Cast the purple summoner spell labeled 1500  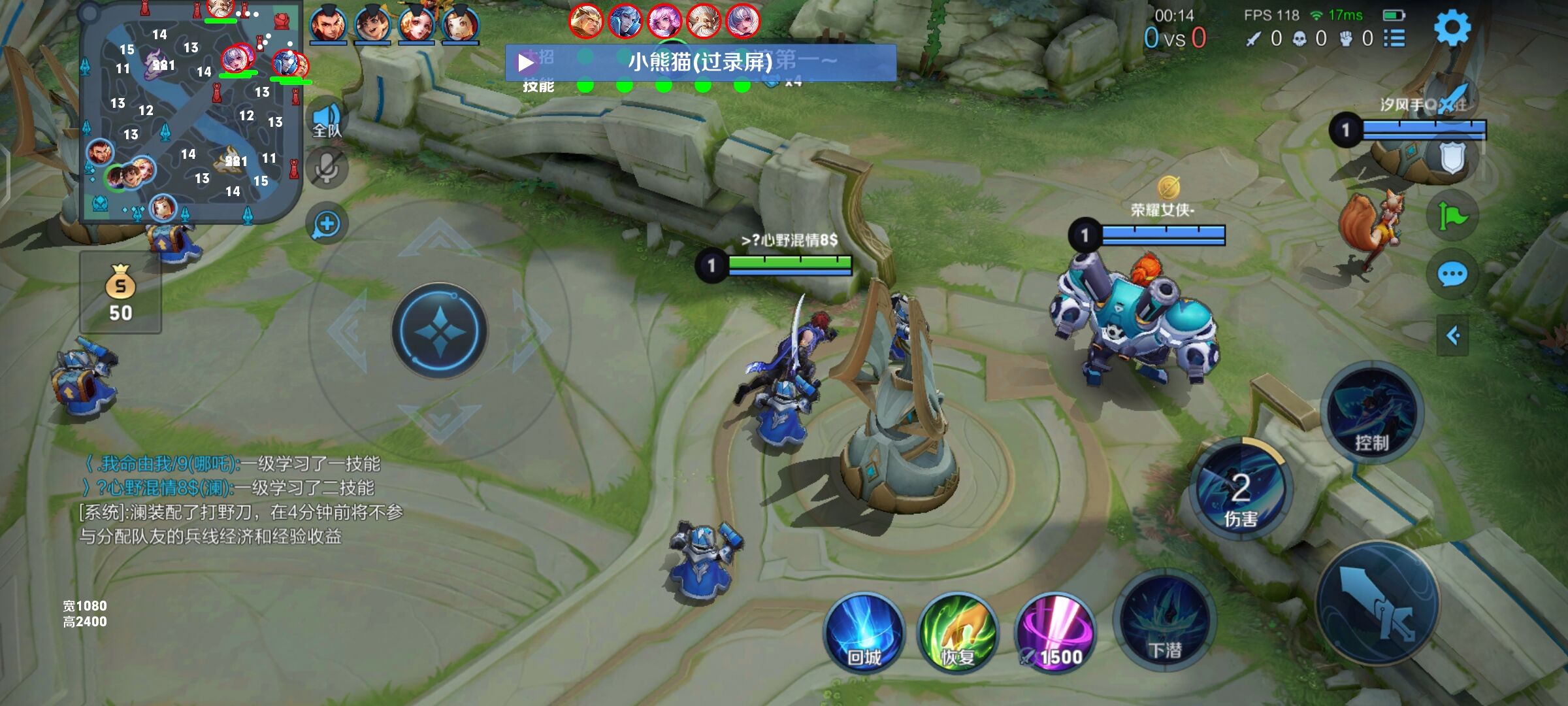[x=1054, y=633]
